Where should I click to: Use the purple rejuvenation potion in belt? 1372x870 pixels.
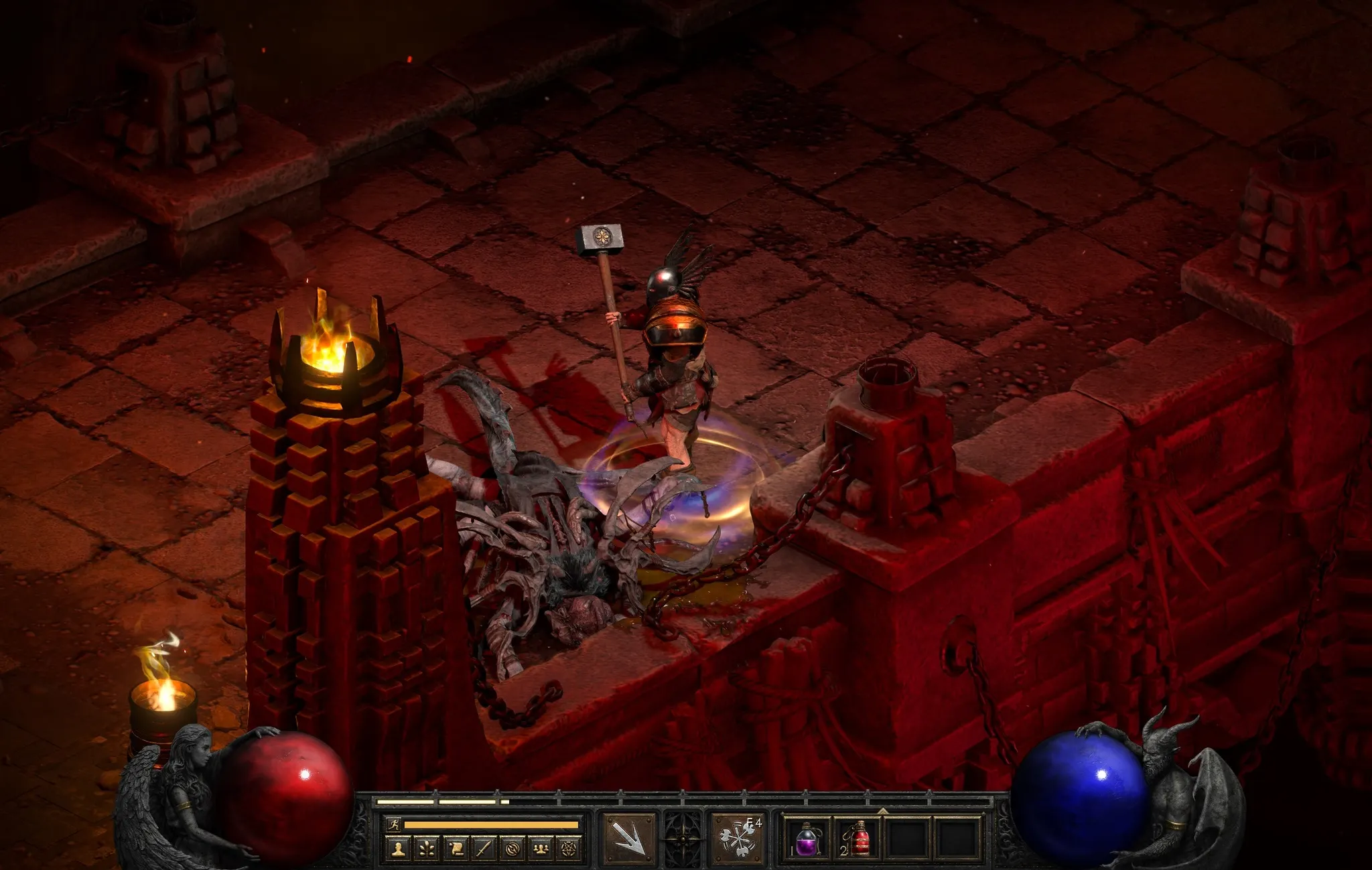click(807, 839)
